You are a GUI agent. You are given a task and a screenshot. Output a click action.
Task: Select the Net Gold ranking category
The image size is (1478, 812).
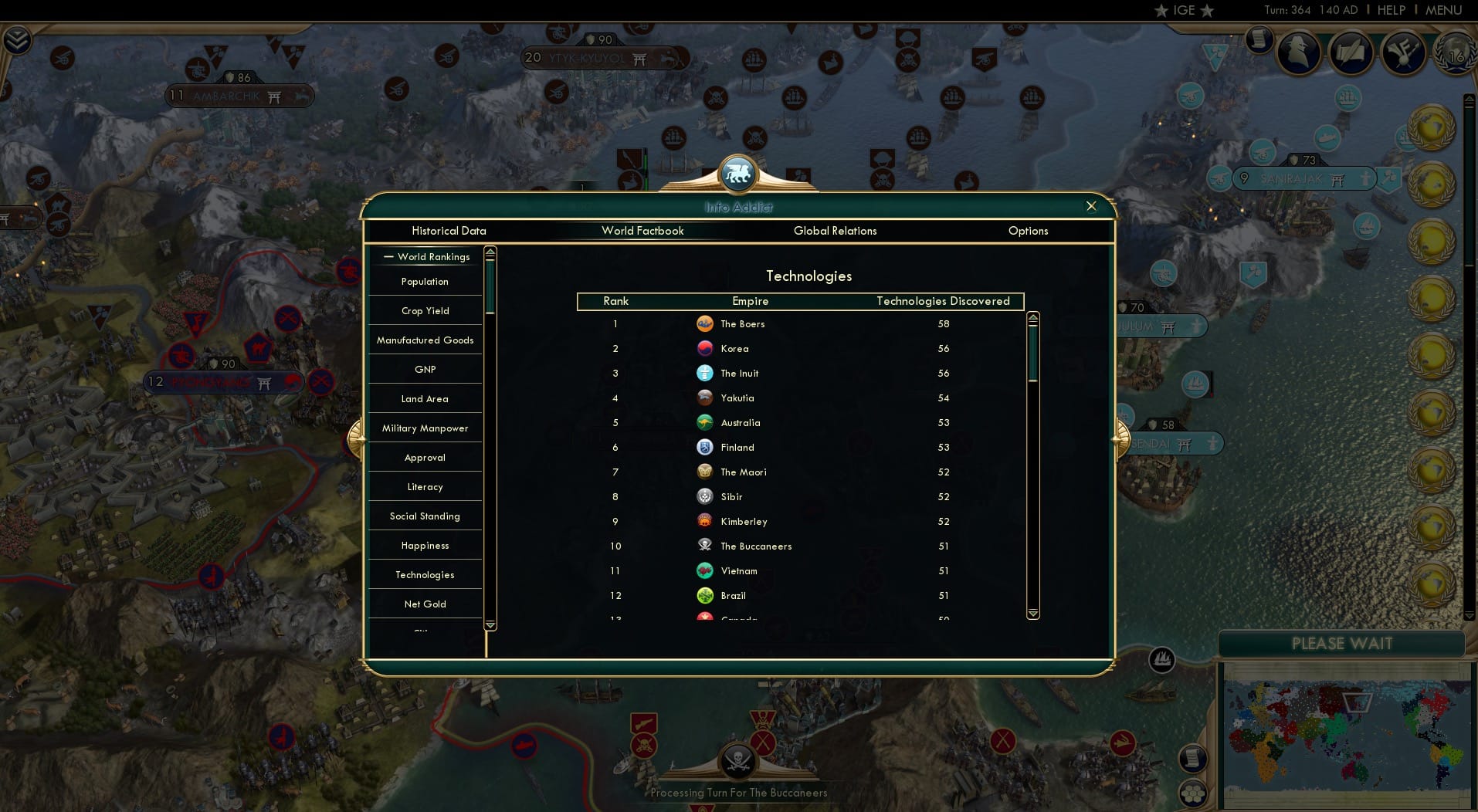click(x=425, y=604)
